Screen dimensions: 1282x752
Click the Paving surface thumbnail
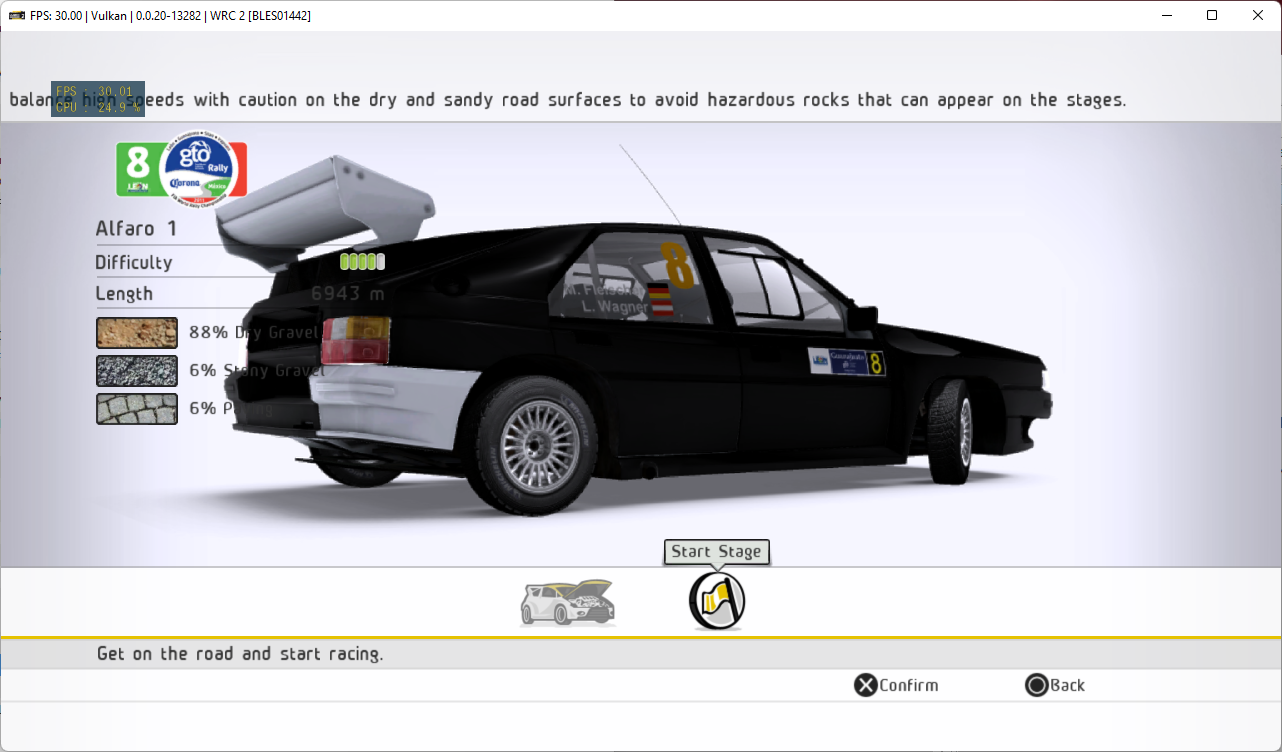pyautogui.click(x=136, y=409)
